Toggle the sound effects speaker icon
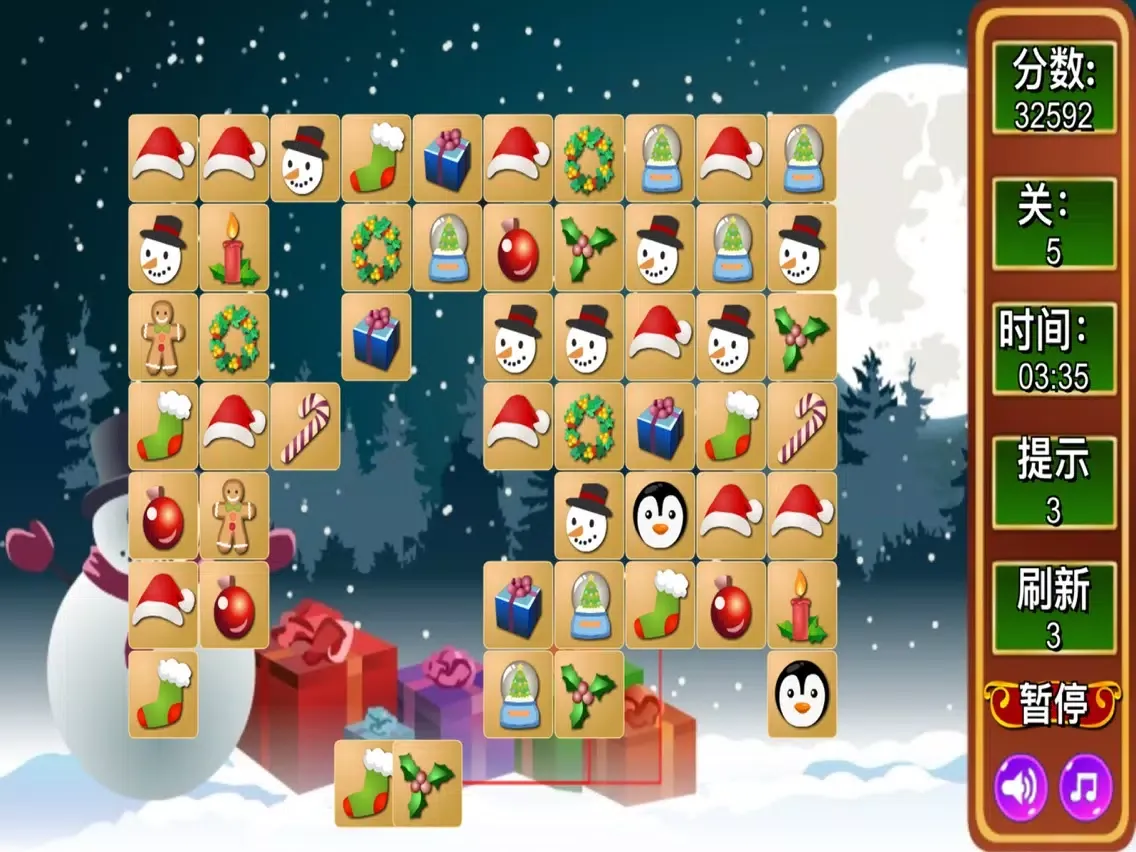Screen dimensions: 1136x852 tap(1020, 787)
